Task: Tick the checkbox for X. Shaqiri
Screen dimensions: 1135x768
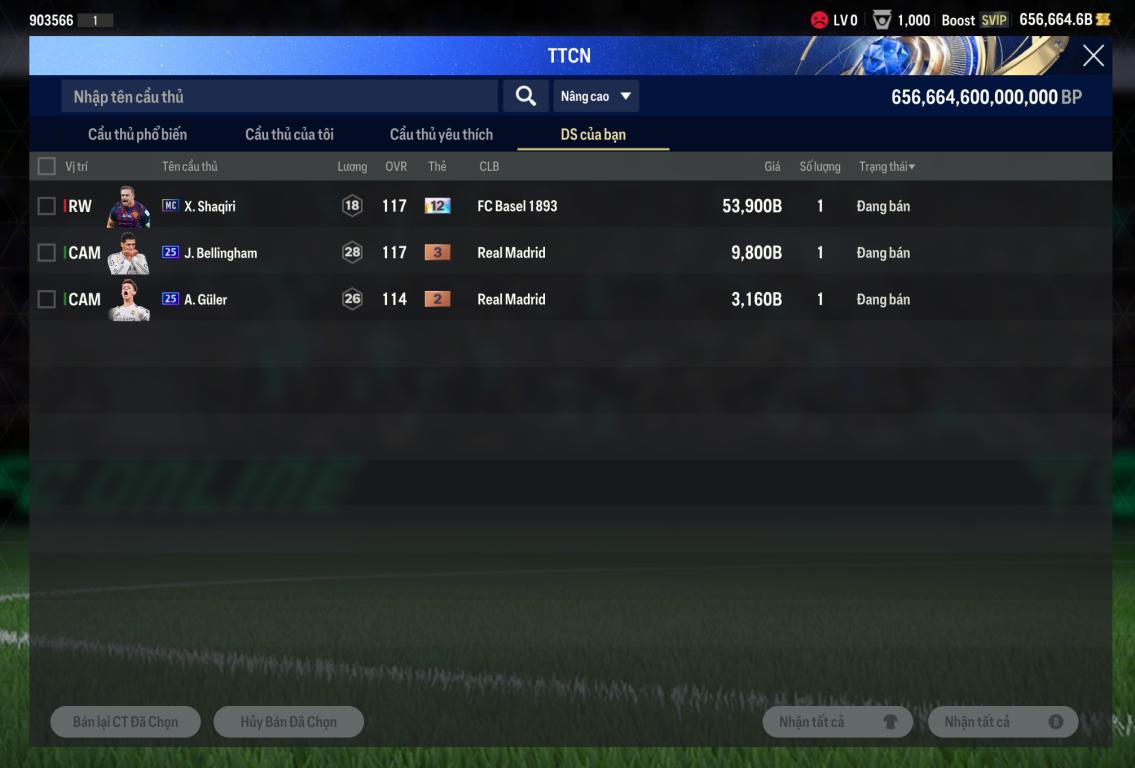Action: (x=47, y=206)
